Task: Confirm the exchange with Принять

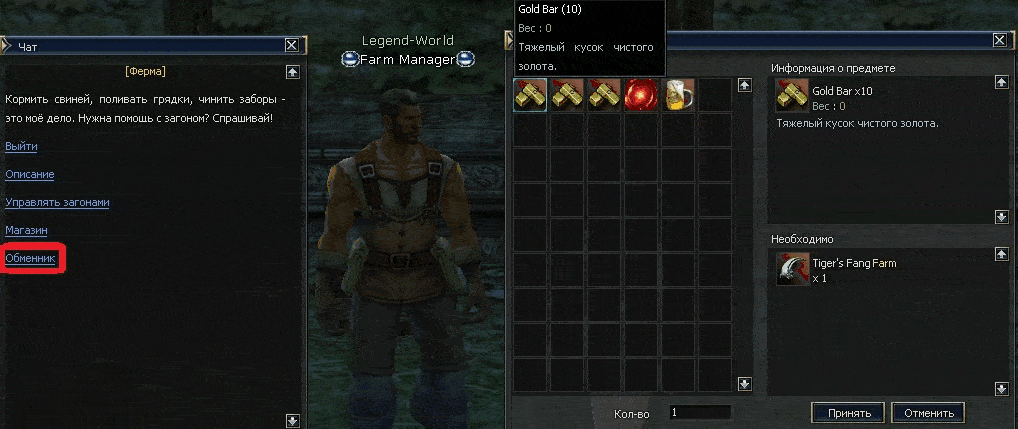Action: [x=849, y=413]
